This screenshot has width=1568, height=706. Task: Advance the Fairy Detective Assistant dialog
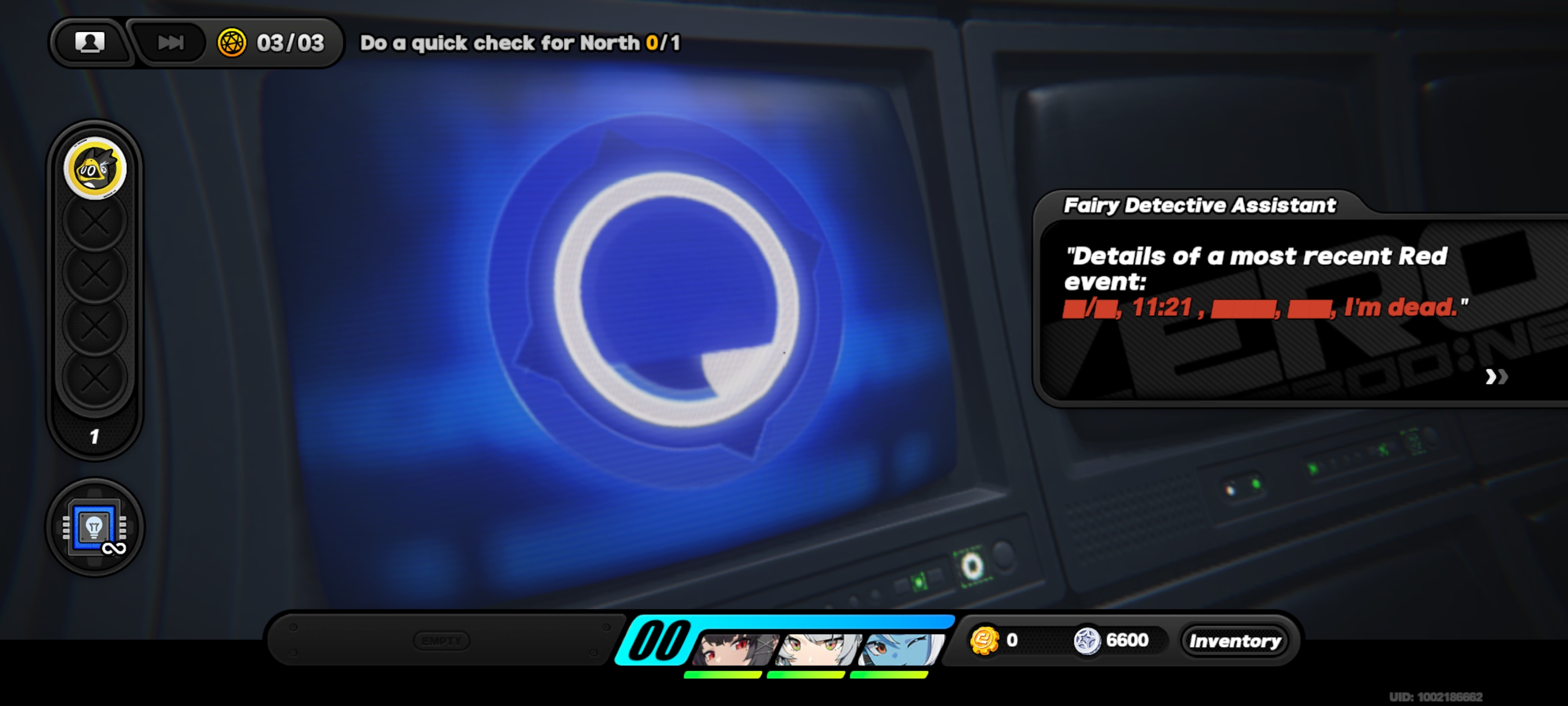[x=1497, y=378]
